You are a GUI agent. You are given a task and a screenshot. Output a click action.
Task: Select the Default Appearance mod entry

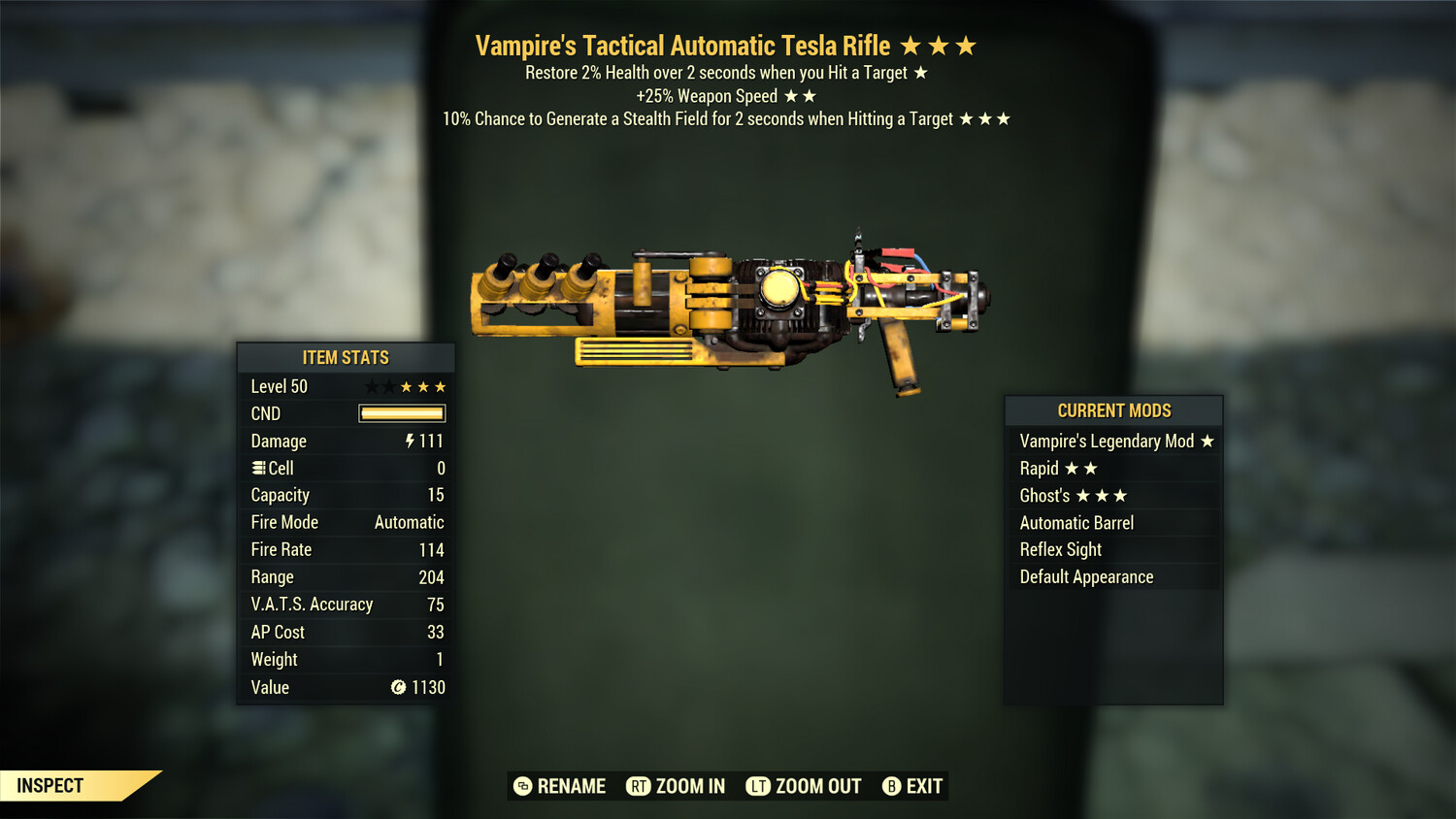click(1085, 576)
